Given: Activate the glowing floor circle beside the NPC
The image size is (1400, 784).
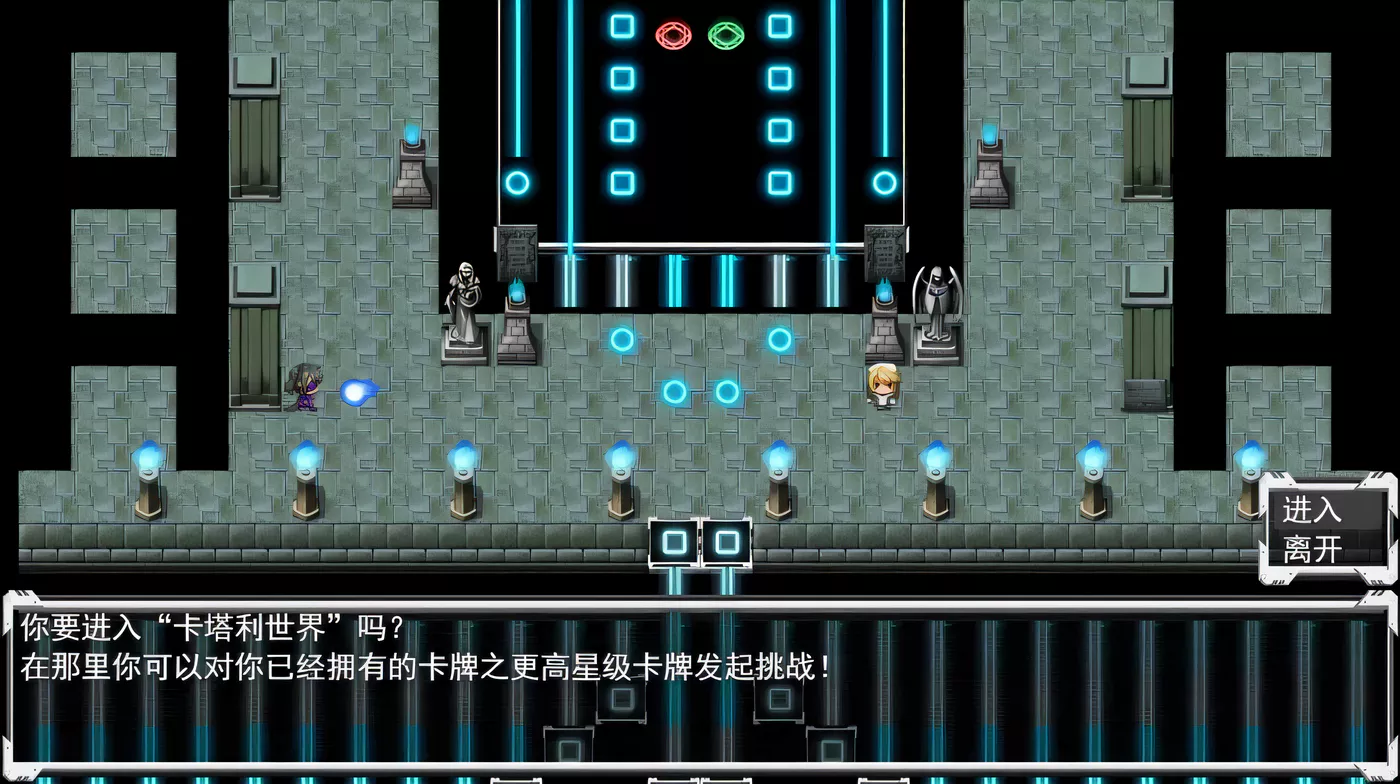Looking at the screenshot, I should pos(778,342).
